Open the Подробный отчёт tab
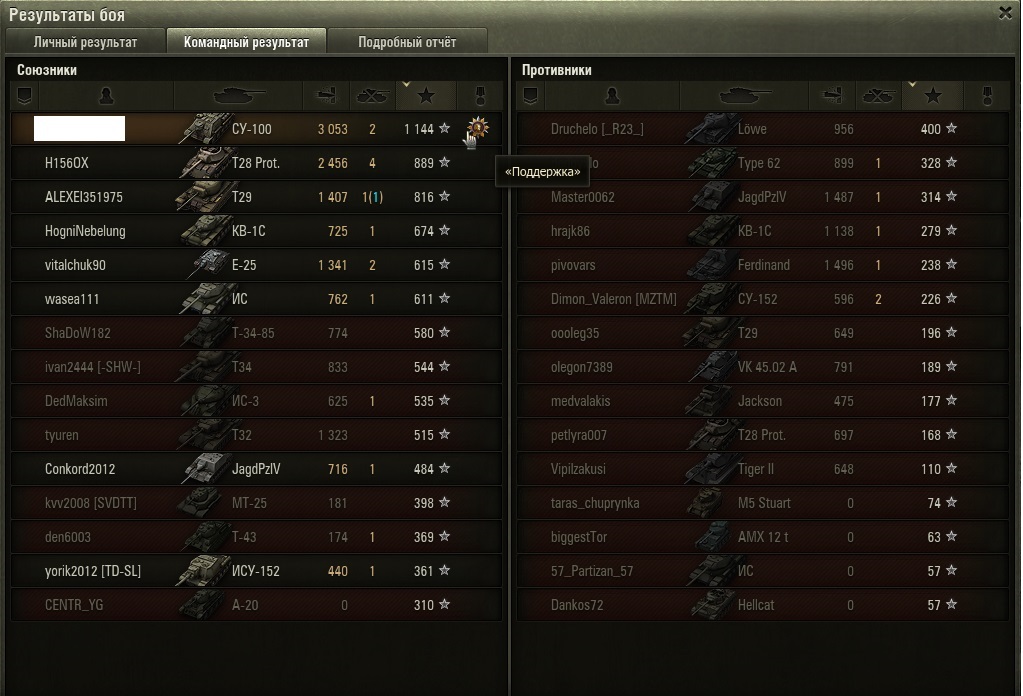 (407, 42)
